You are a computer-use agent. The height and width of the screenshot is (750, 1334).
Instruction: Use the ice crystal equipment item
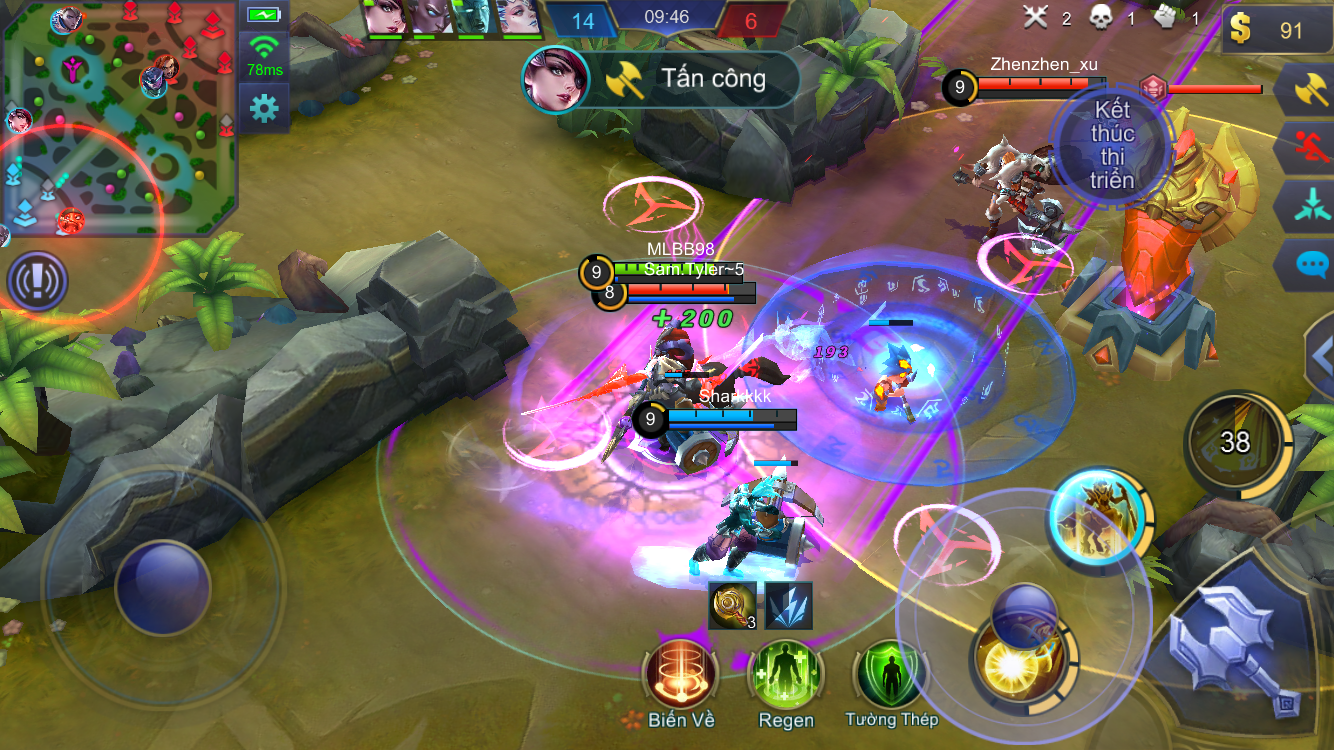pyautogui.click(x=789, y=606)
